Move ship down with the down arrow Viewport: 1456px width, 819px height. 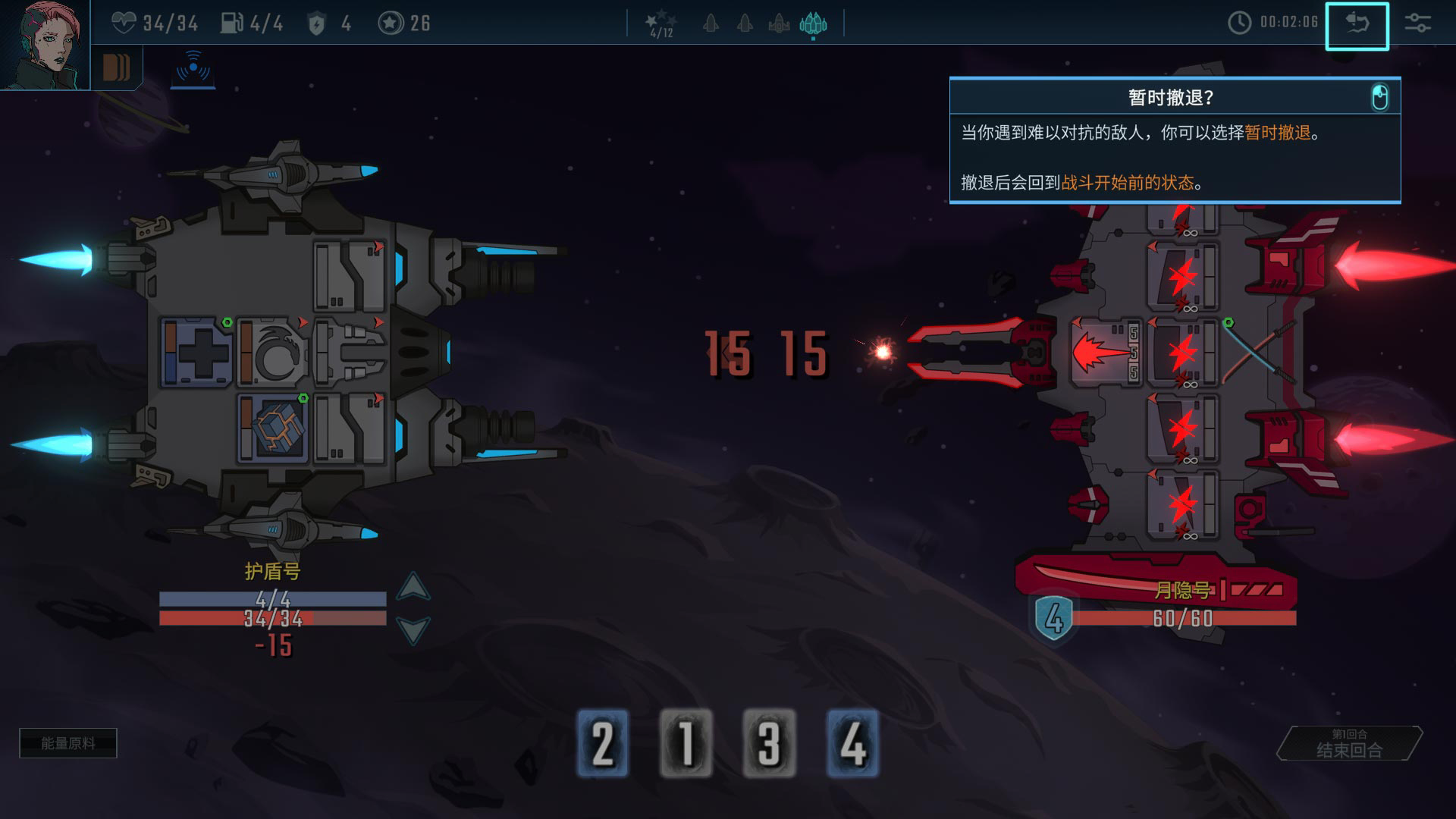[413, 629]
